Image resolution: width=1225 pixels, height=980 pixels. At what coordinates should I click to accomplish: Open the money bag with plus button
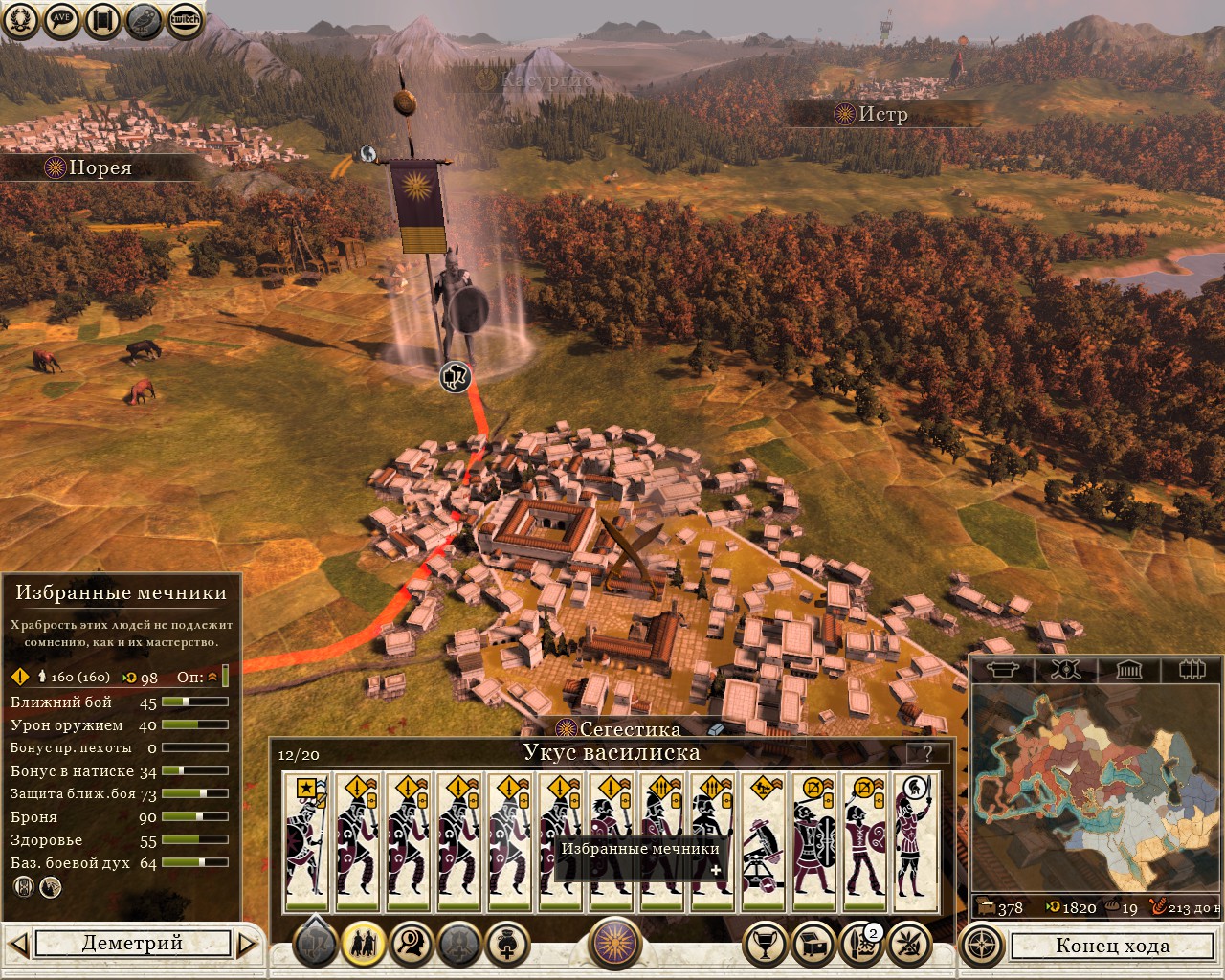(507, 945)
